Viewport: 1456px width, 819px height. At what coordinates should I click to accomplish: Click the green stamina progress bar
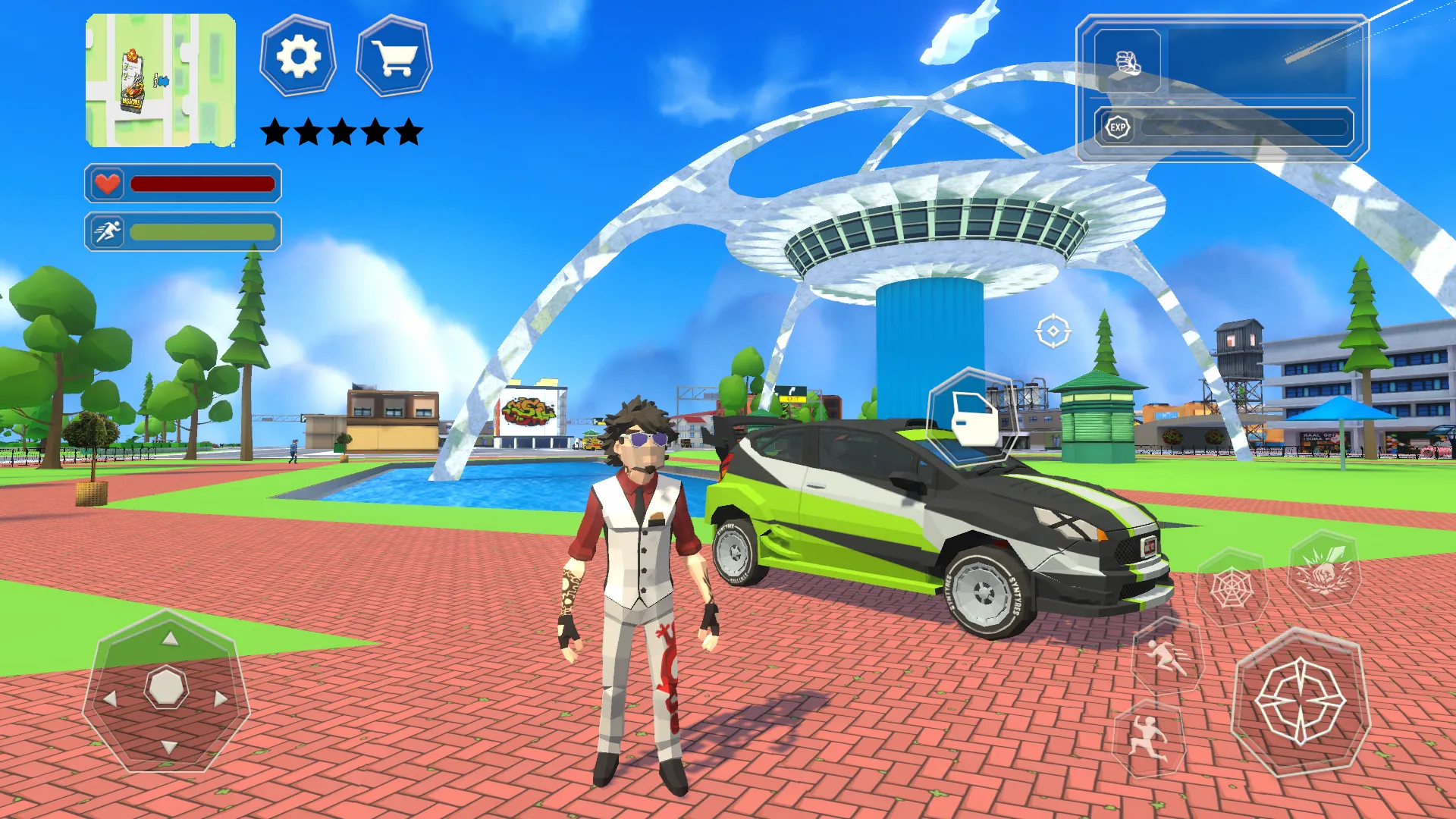coord(201,231)
